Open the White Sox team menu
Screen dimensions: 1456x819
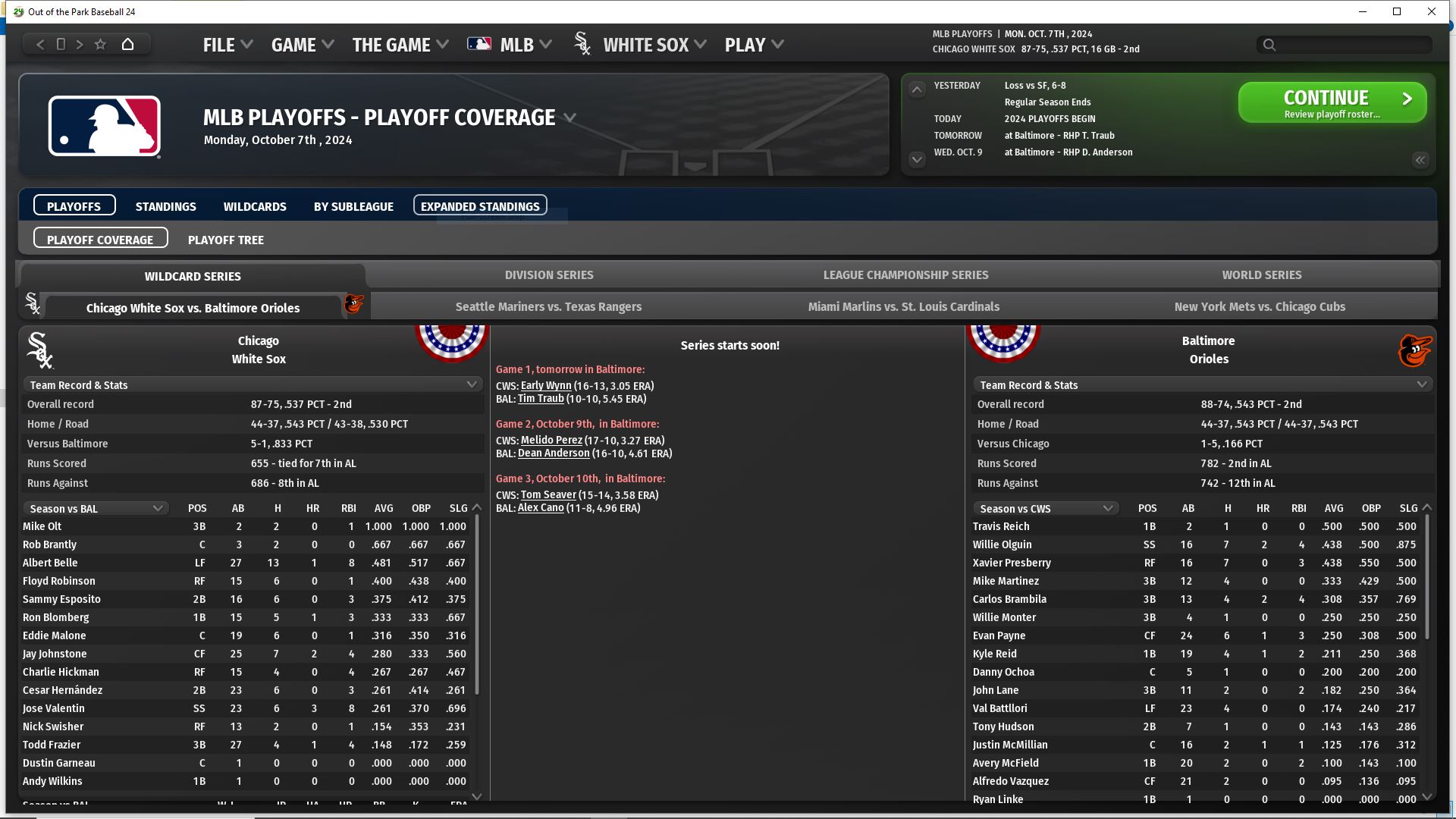click(x=654, y=45)
